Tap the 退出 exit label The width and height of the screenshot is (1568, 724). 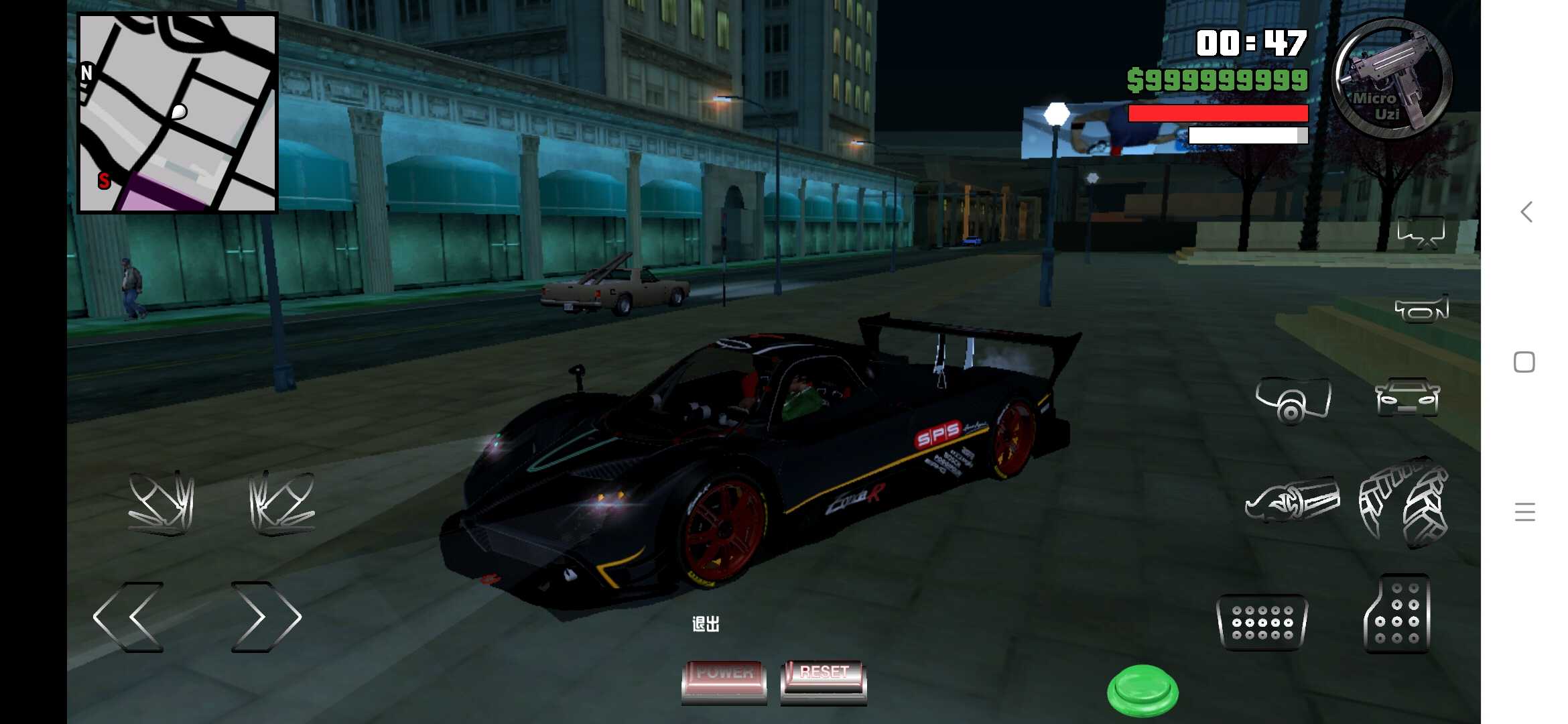[707, 623]
